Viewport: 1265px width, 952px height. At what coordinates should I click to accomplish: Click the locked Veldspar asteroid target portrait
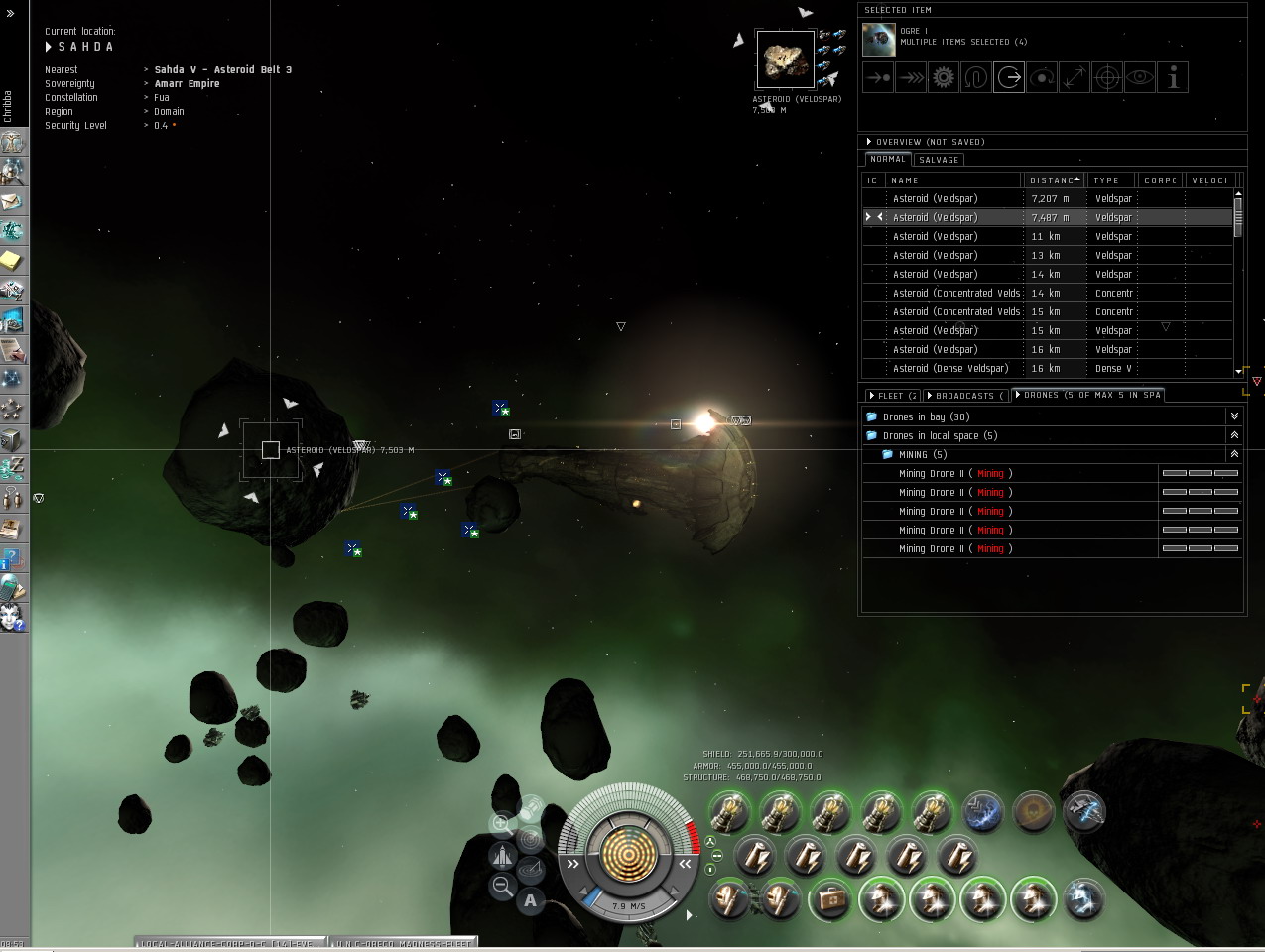pyautogui.click(x=785, y=59)
